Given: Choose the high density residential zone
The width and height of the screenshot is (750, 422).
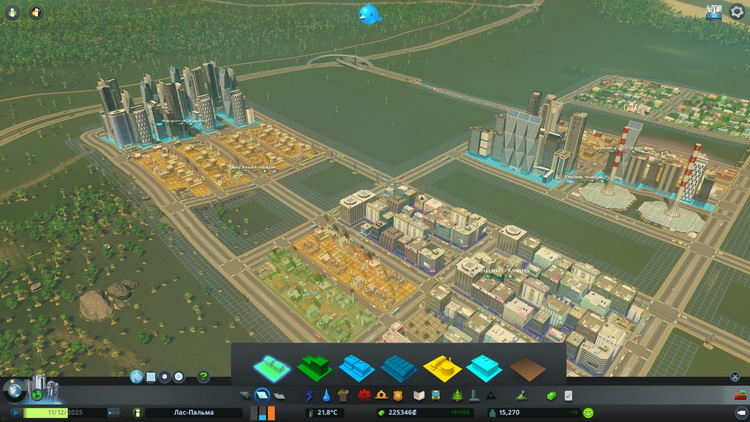Looking at the screenshot, I should 315,367.
